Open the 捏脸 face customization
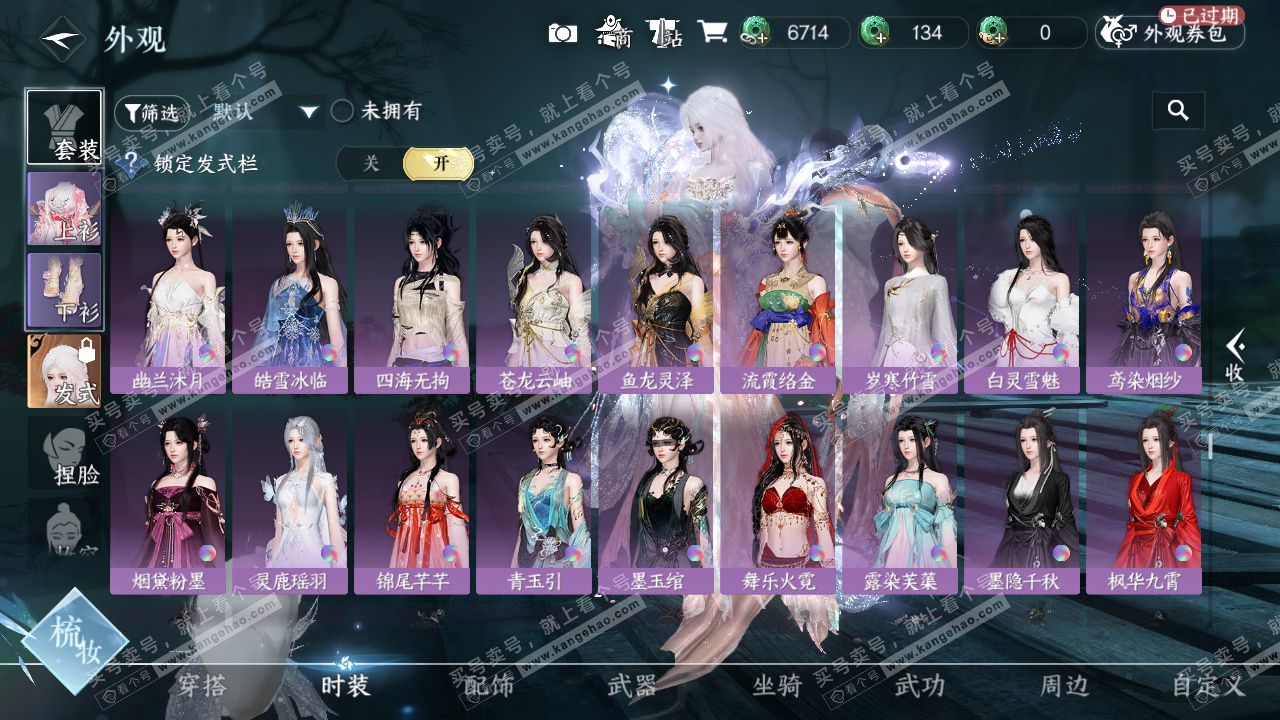Image resolution: width=1280 pixels, height=720 pixels. click(x=64, y=453)
